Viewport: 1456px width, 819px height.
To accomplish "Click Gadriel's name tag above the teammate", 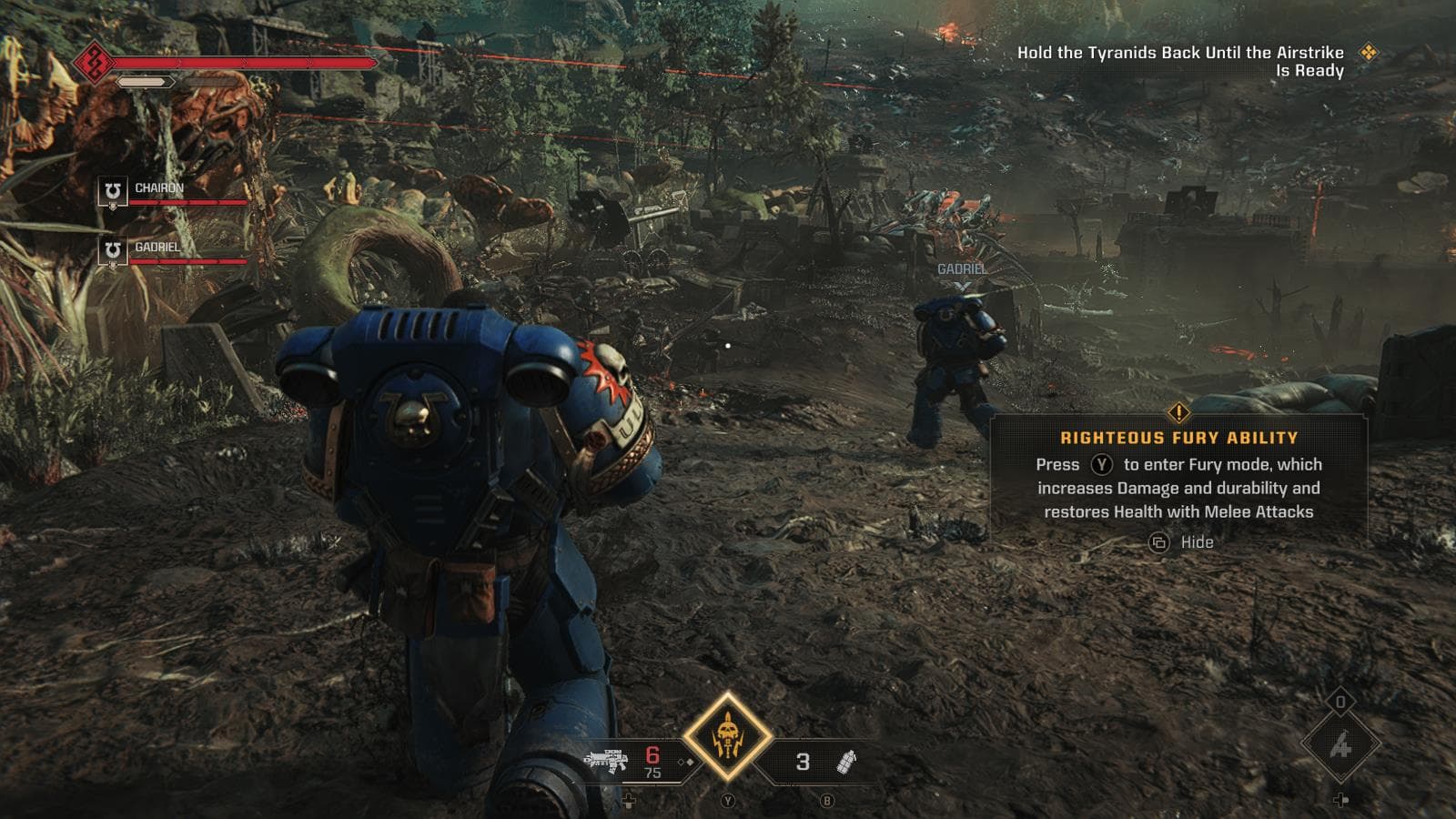I will click(960, 269).
